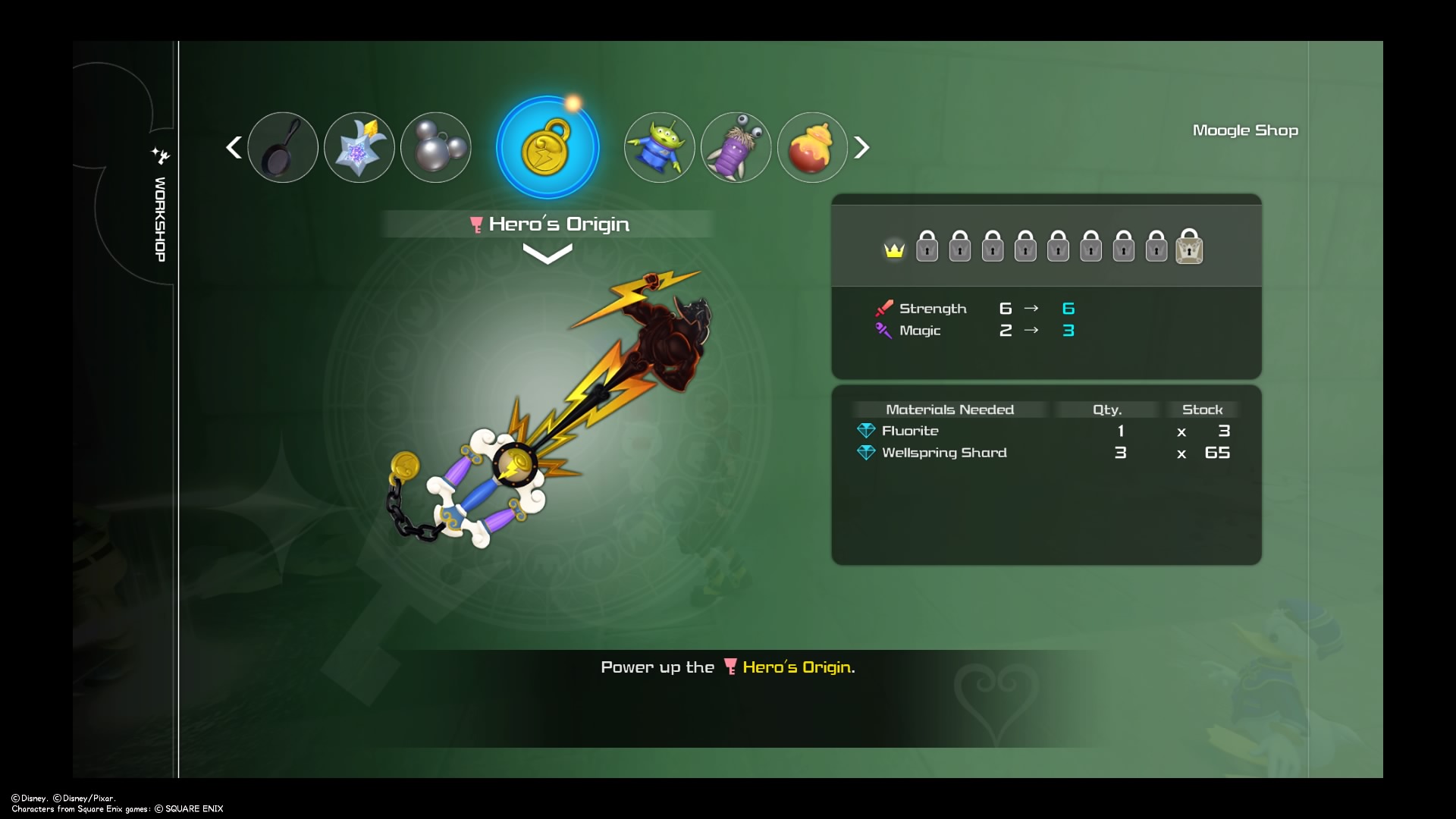Pick the green three-eyed alien keyblade icon

coord(659,147)
